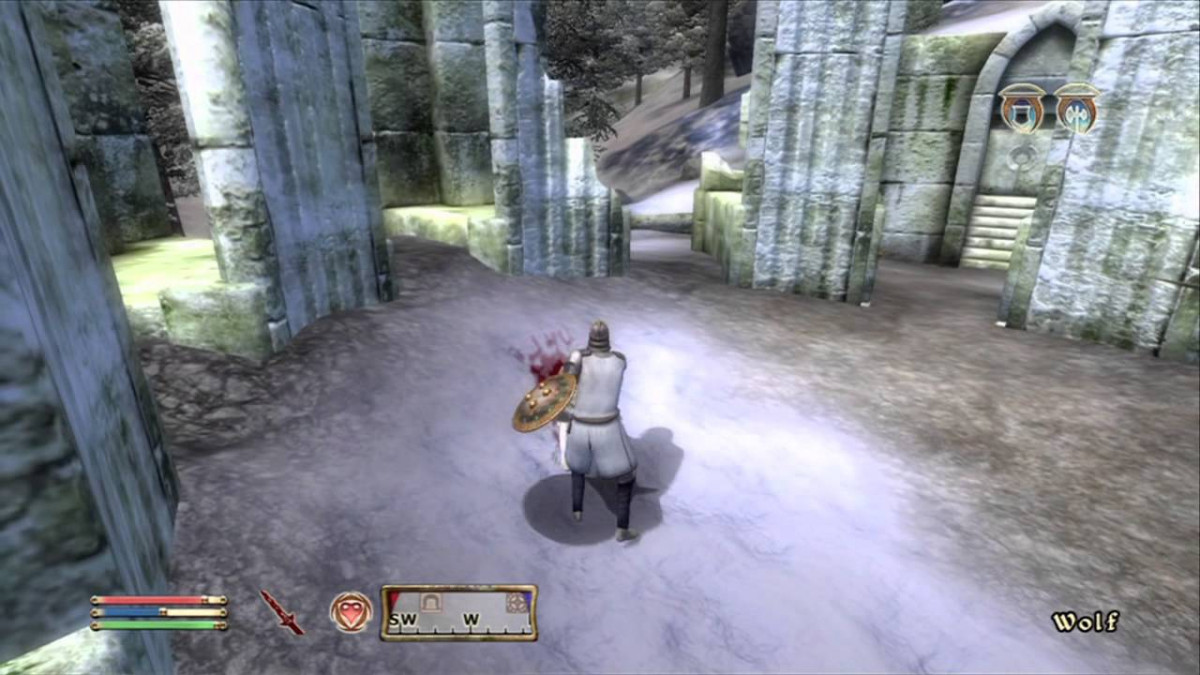This screenshot has height=675, width=1200.
Task: Click the compass direction bar
Action: [x=459, y=613]
